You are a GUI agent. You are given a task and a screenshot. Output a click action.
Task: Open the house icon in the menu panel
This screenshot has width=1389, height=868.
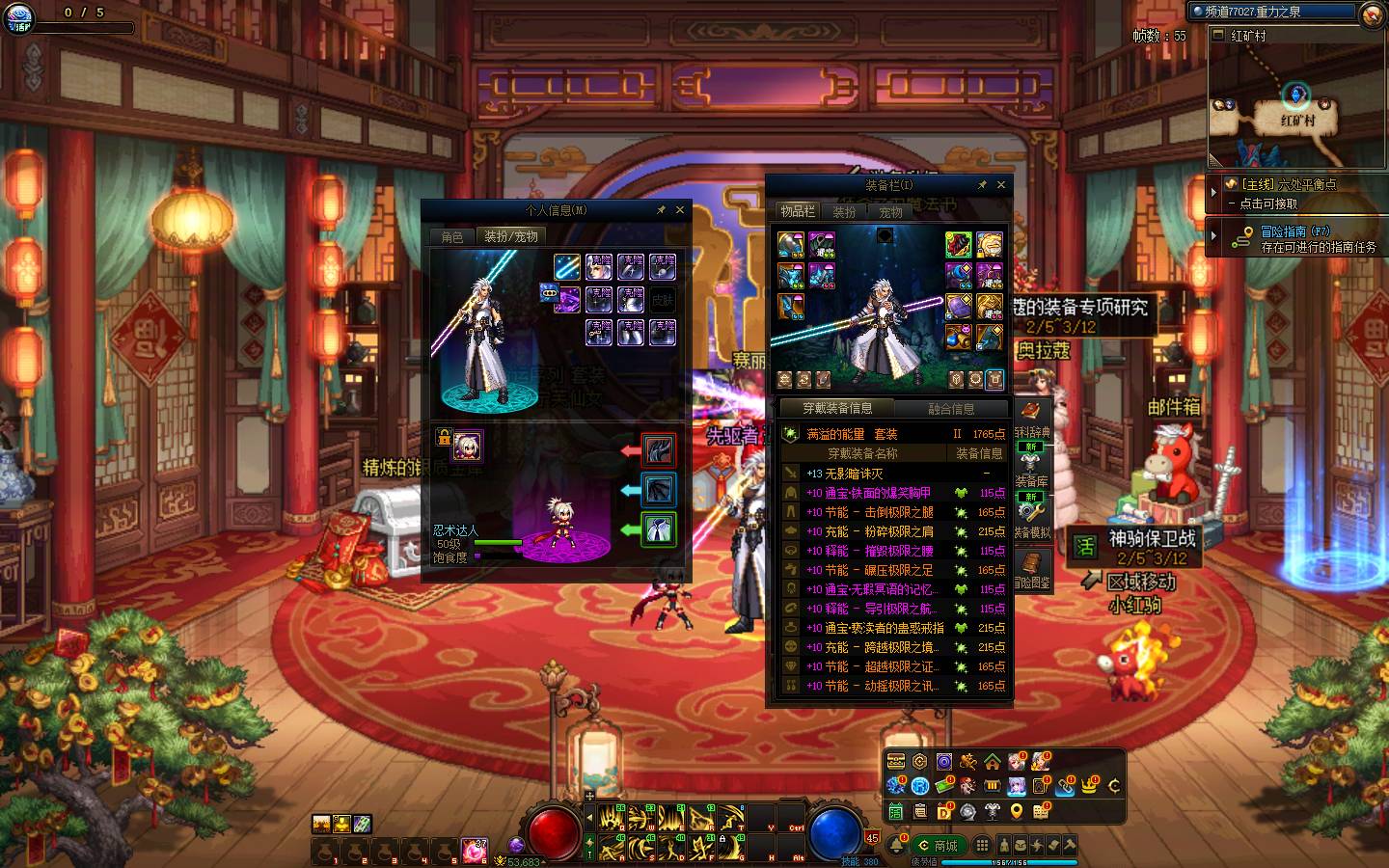[993, 762]
